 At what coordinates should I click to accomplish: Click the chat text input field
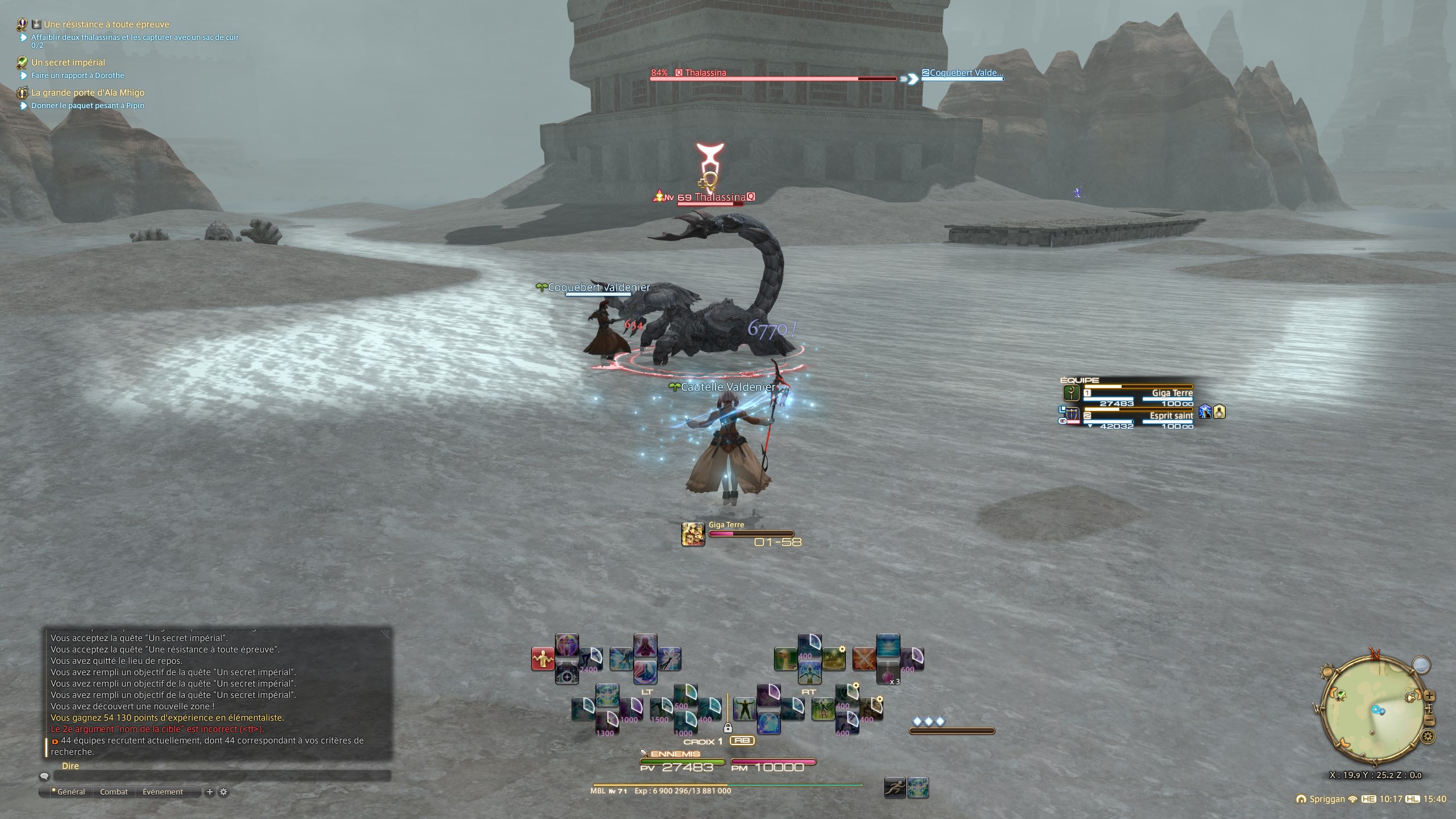click(x=222, y=776)
